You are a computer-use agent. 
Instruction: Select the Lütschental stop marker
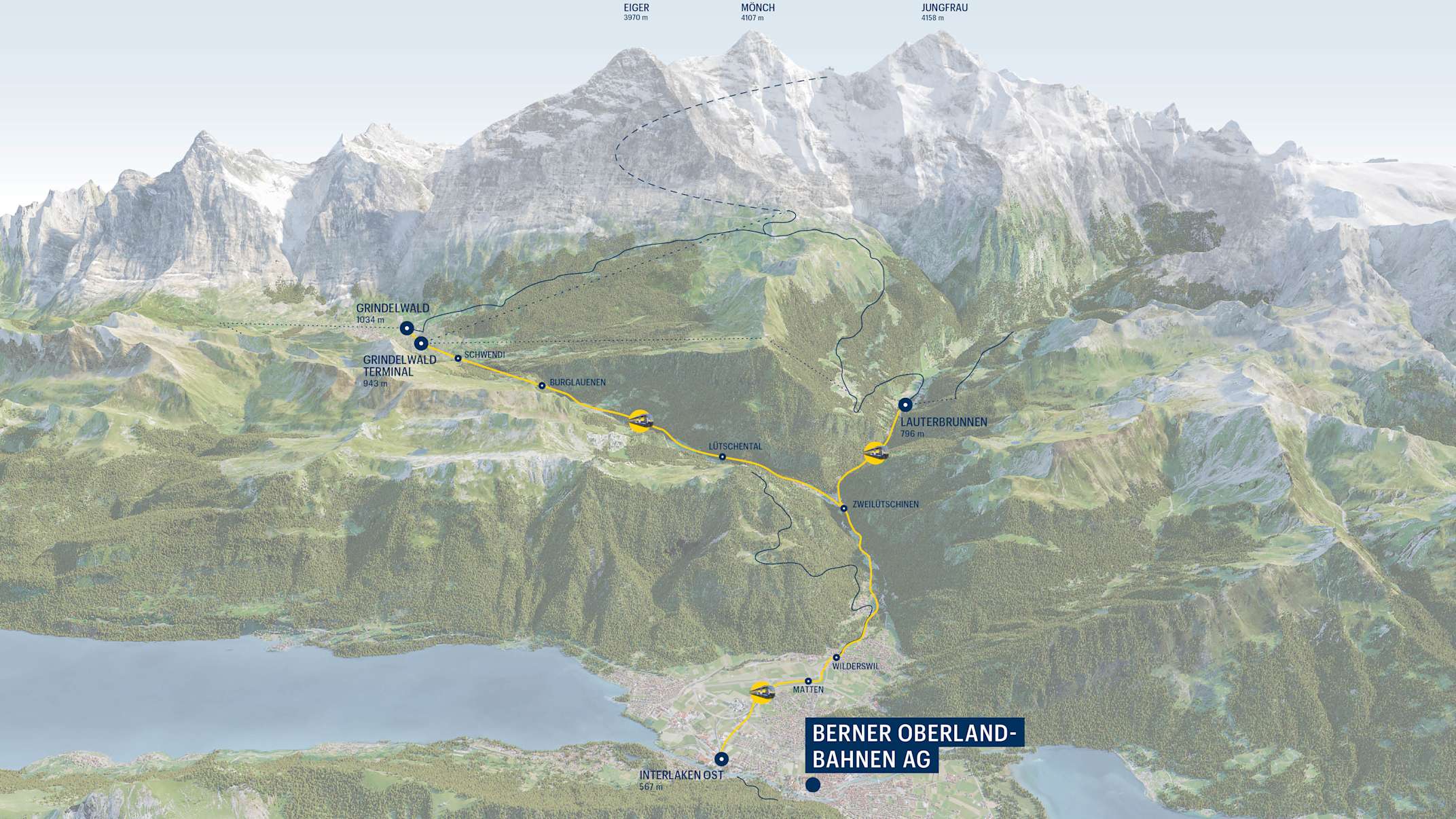pos(722,457)
